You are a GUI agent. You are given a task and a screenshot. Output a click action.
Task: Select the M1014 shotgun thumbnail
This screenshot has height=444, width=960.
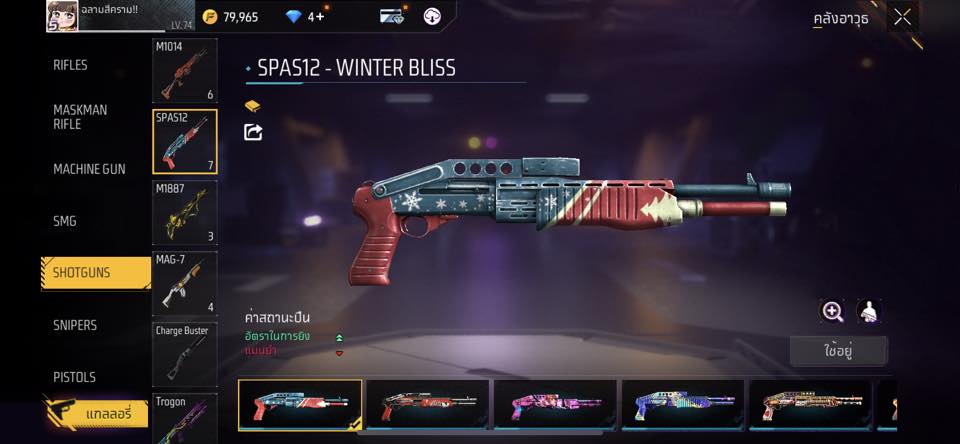point(184,71)
